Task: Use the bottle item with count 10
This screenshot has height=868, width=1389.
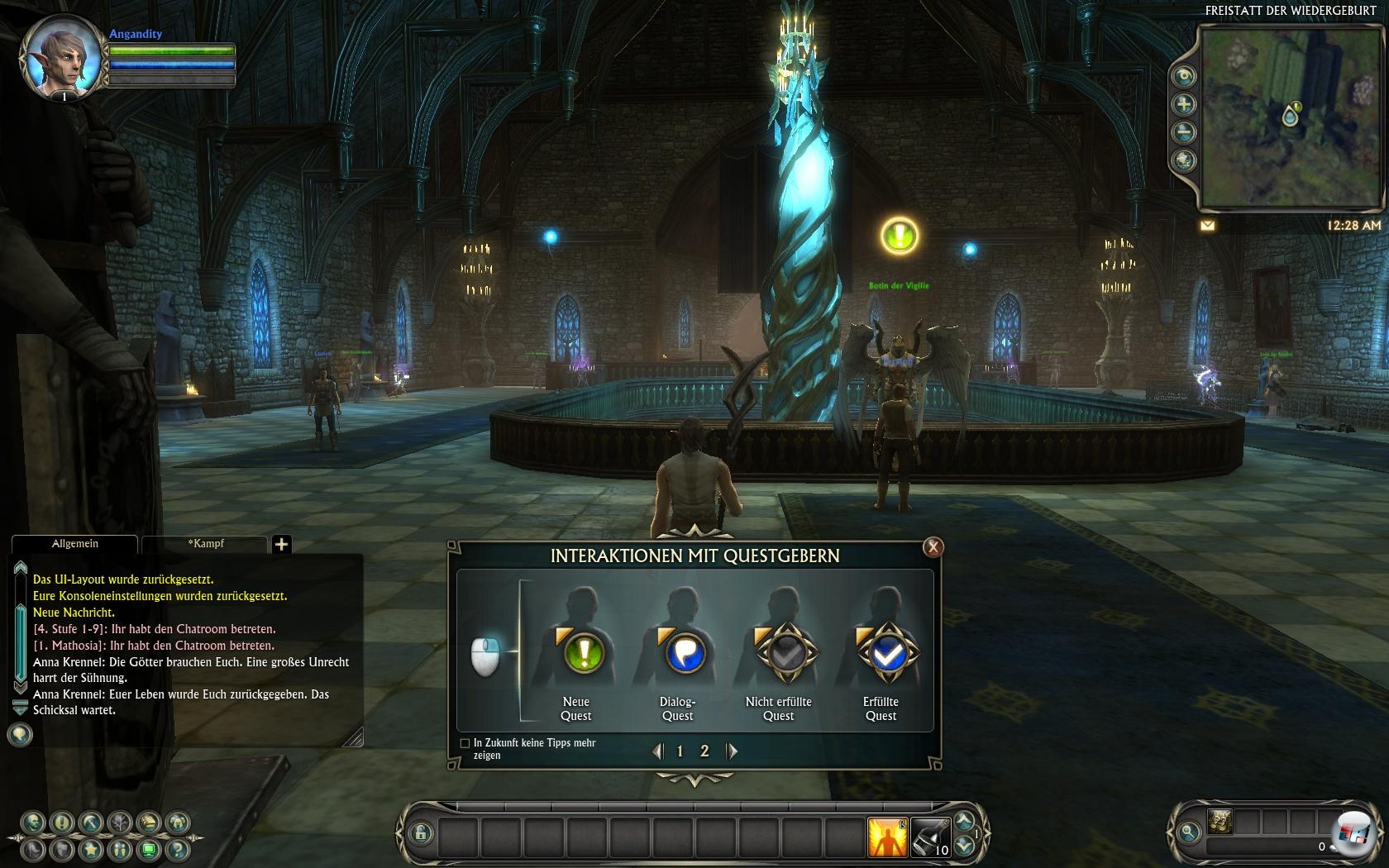Action: tap(931, 837)
